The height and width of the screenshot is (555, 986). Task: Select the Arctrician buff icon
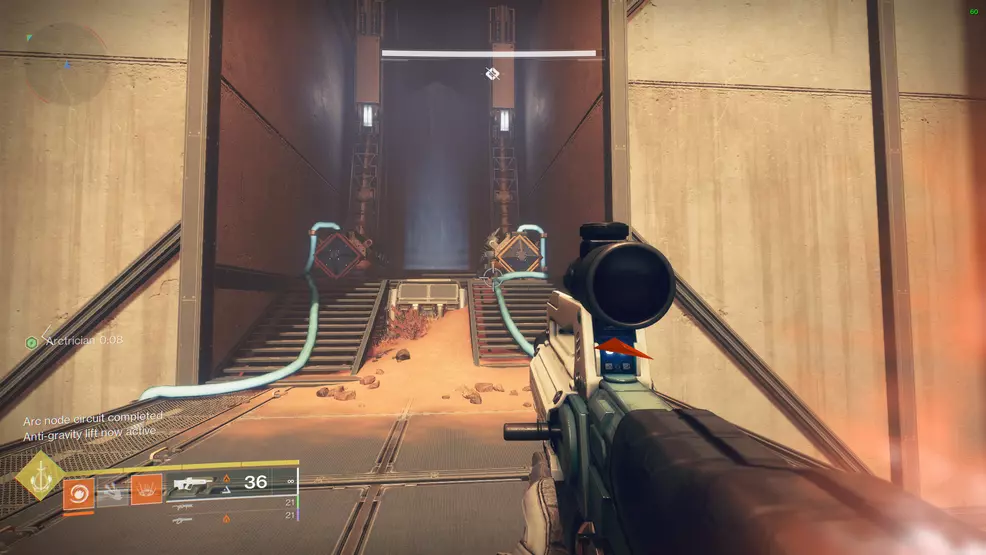pyautogui.click(x=31, y=342)
